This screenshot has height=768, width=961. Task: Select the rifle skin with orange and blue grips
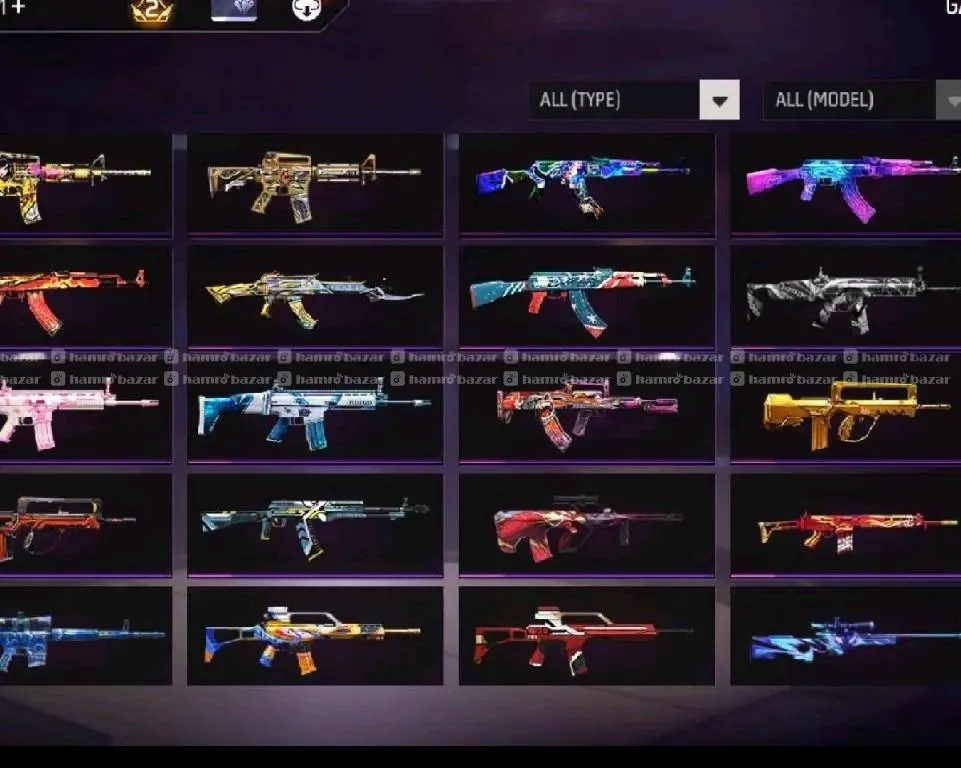click(x=314, y=637)
